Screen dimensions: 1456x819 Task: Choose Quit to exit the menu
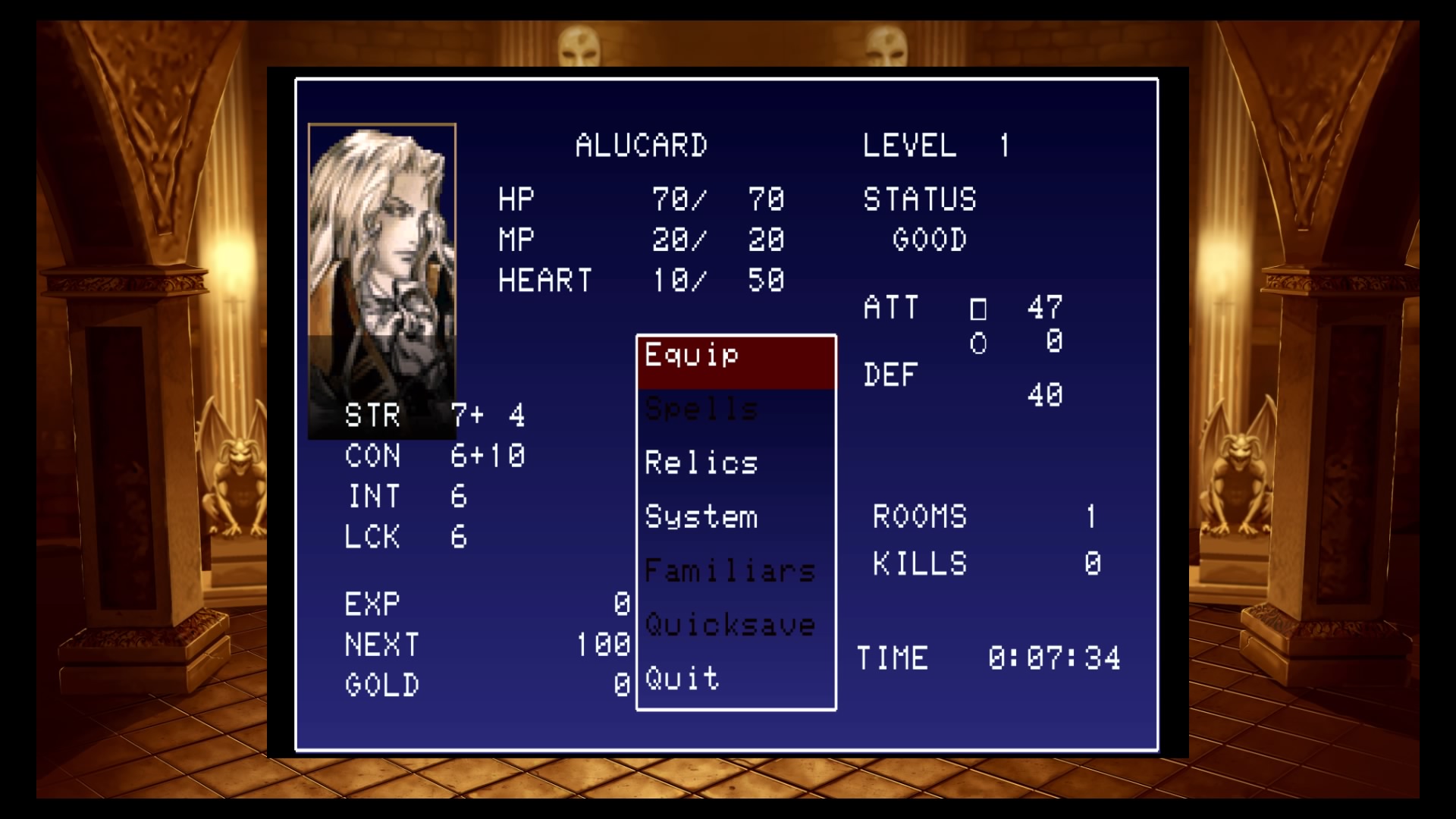point(679,679)
